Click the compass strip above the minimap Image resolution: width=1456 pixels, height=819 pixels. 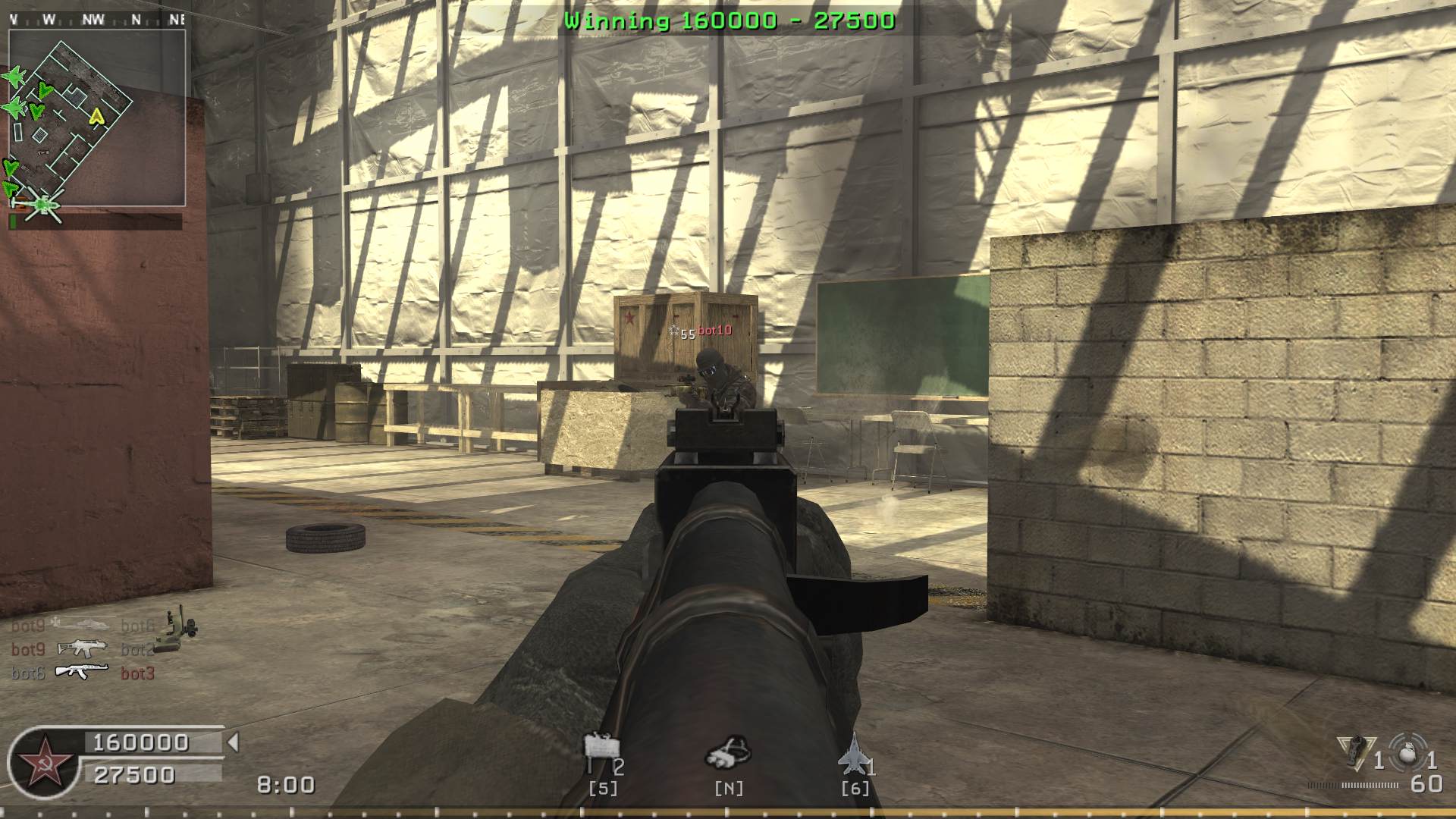[97, 20]
